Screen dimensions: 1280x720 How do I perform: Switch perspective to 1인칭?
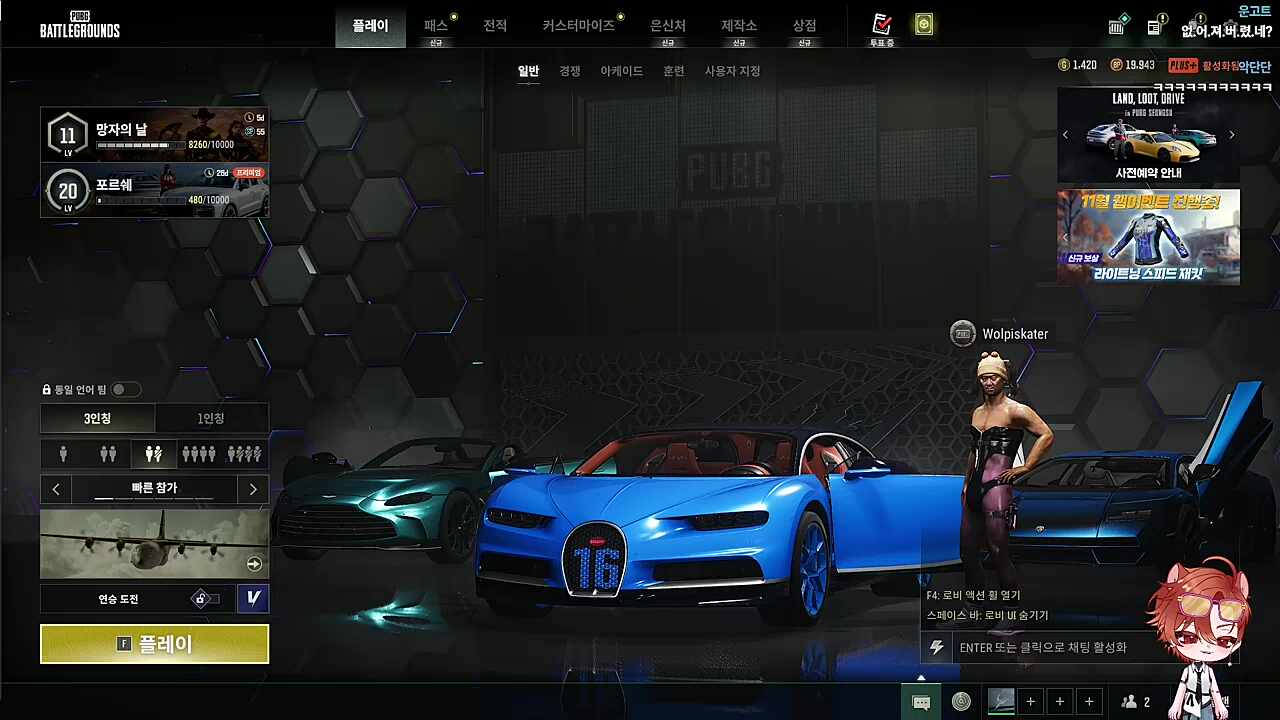coord(211,418)
